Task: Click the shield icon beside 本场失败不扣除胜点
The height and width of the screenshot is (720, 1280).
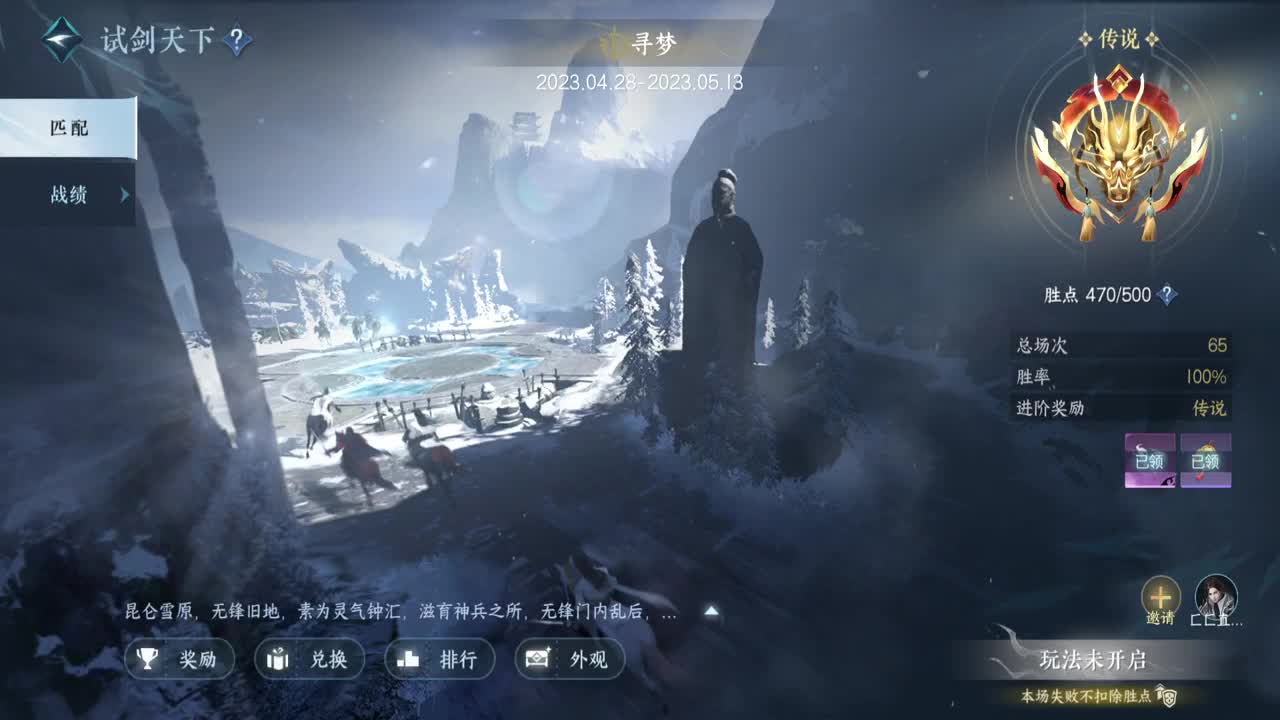Action: [x=1164, y=695]
